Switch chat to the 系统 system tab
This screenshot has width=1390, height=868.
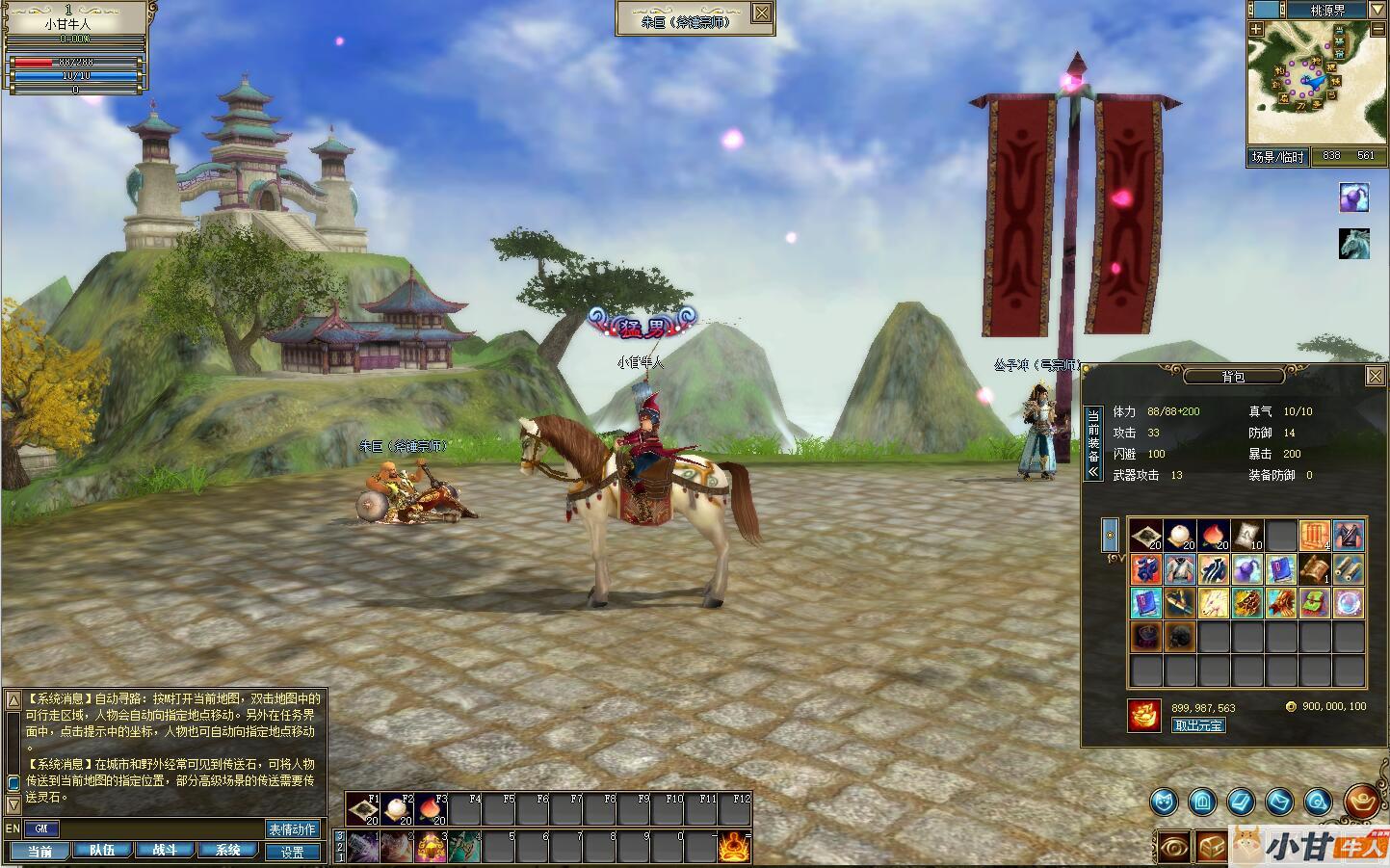coord(227,851)
